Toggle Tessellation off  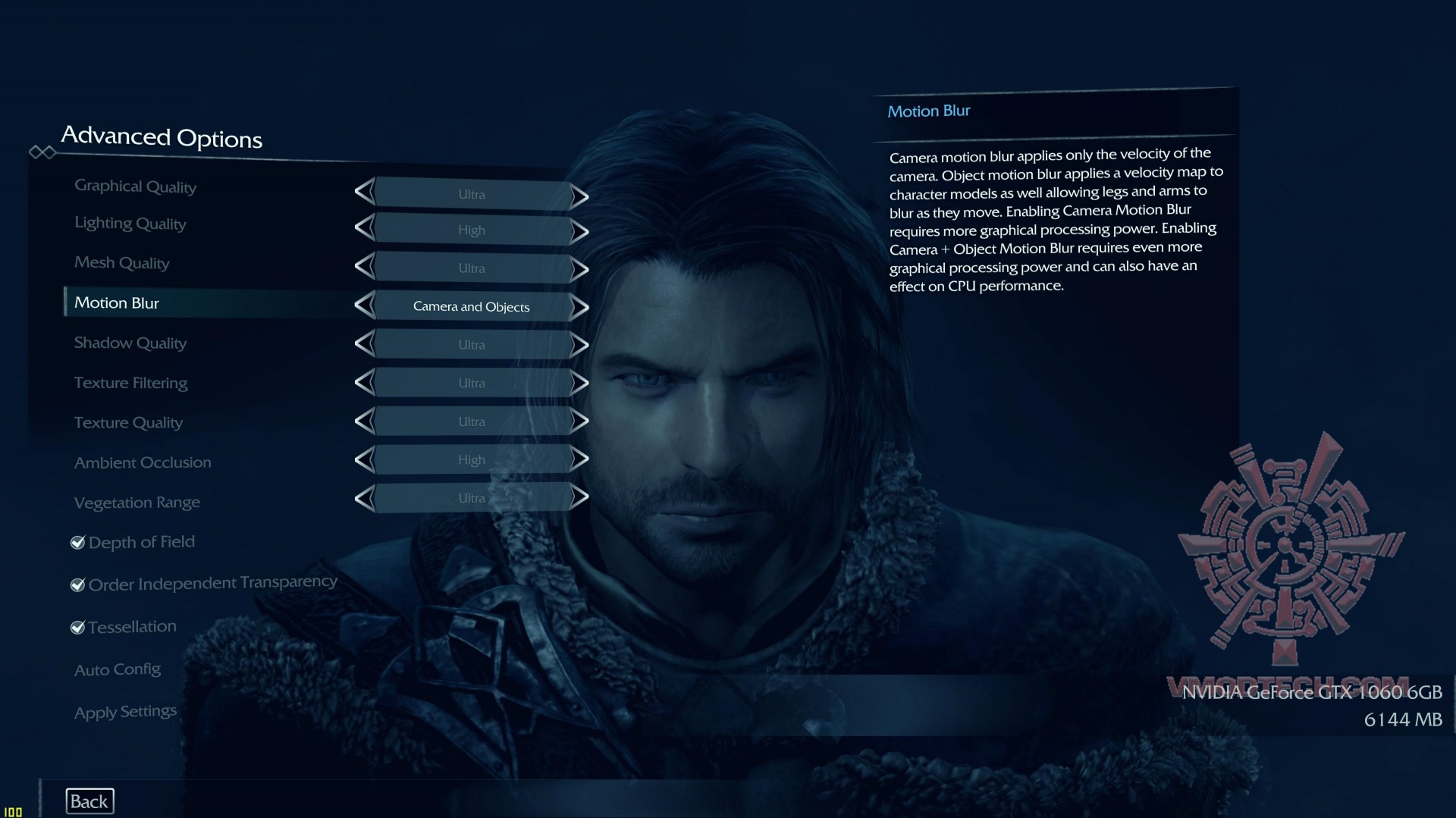pyautogui.click(x=77, y=627)
